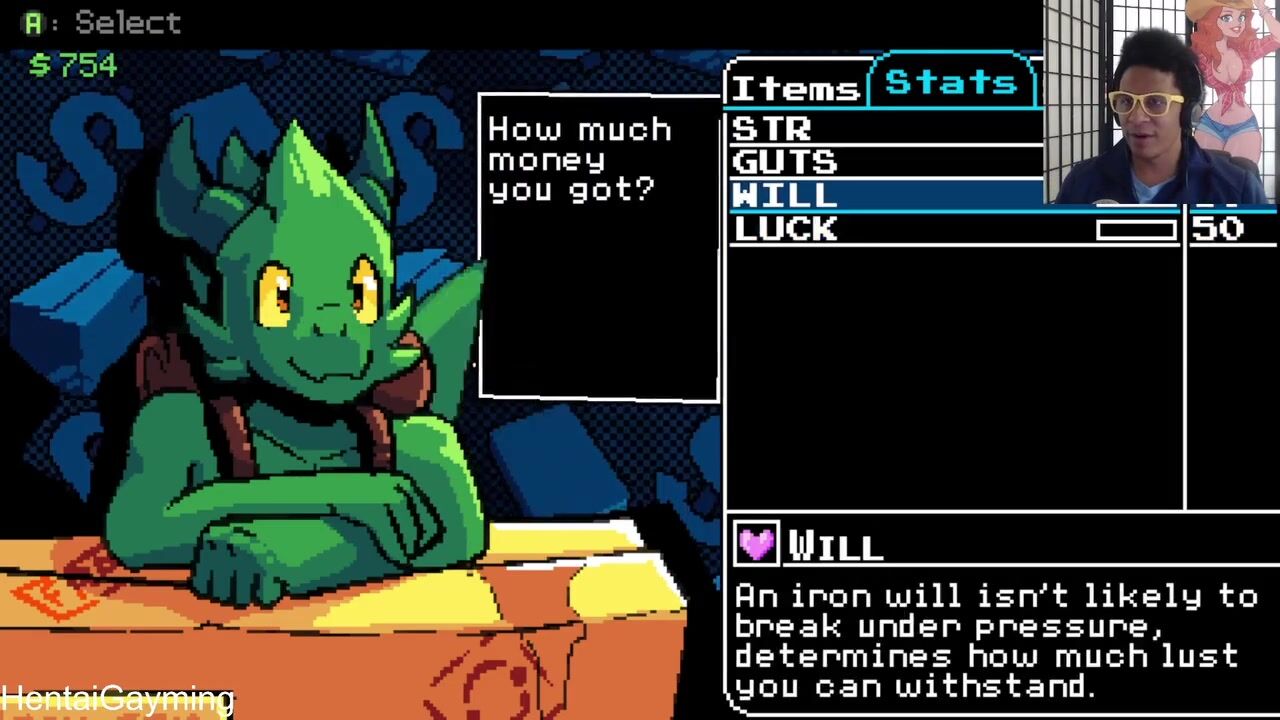Select the STR stat row
Screen dimensions: 1280x720
880,129
